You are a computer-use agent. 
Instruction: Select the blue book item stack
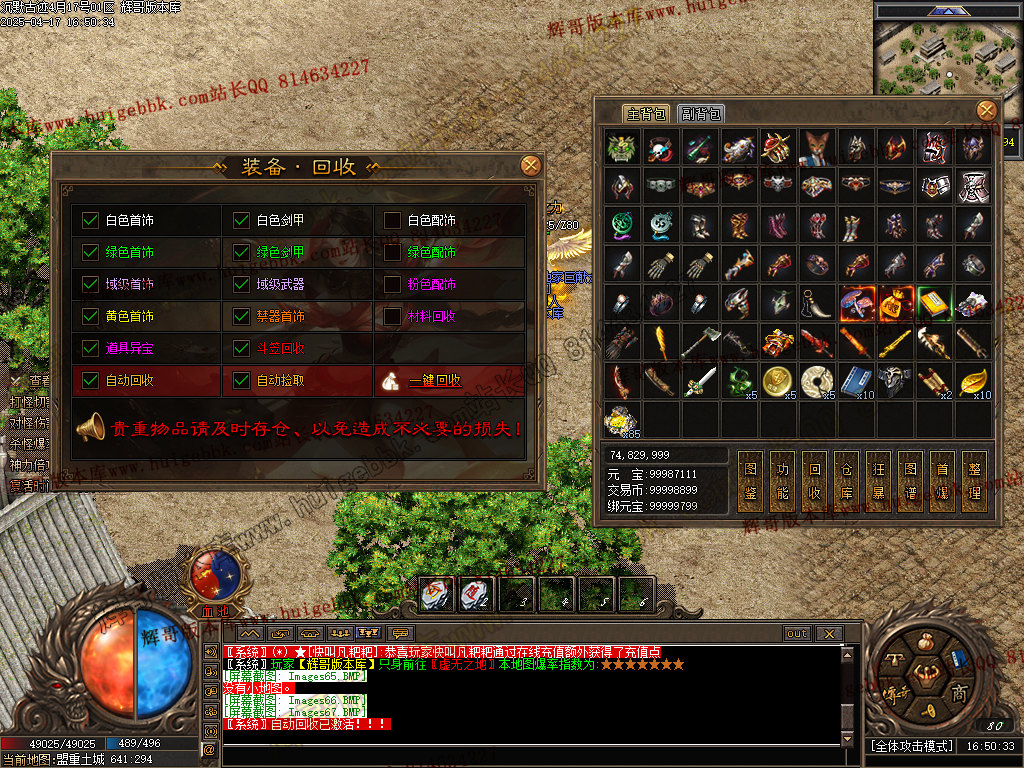[x=856, y=380]
